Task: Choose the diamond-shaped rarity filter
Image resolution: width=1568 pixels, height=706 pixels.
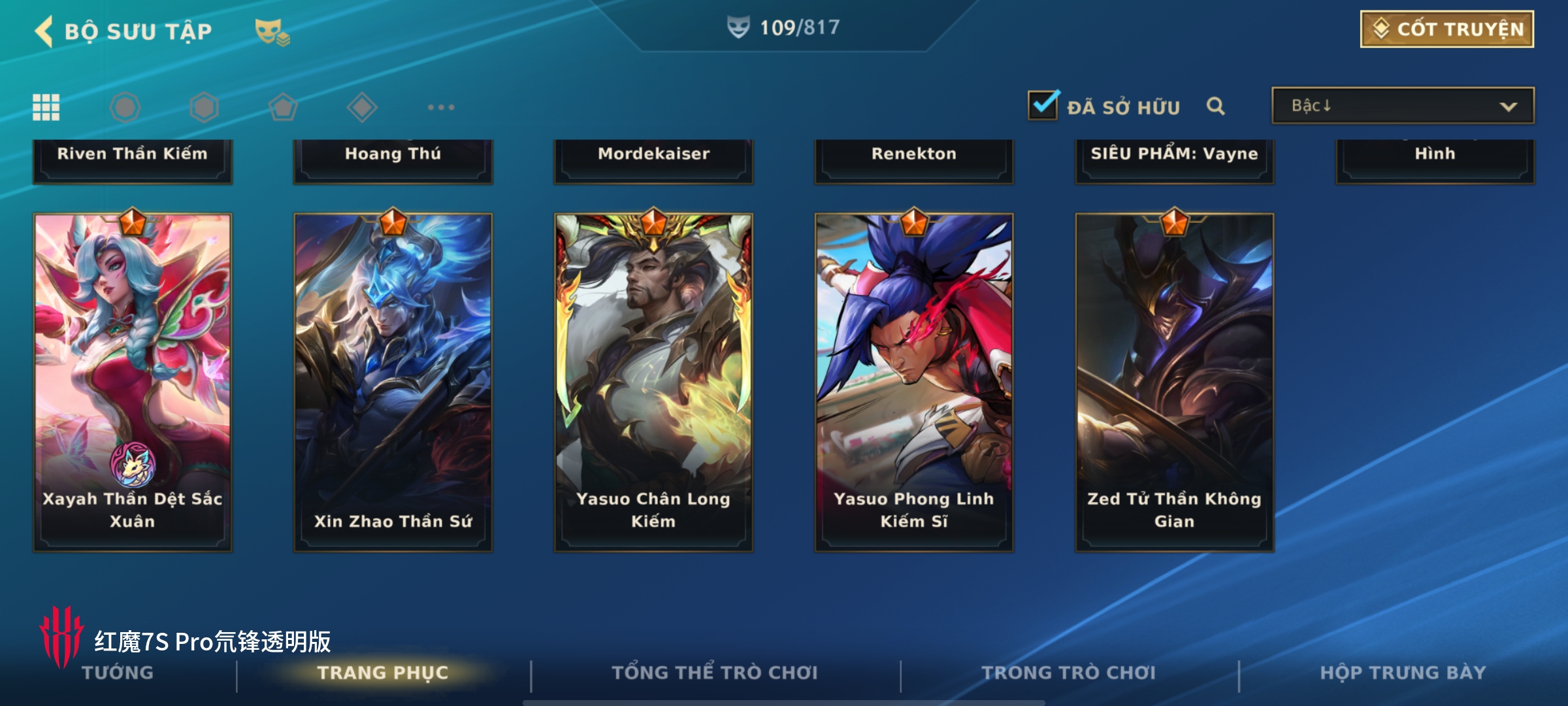Action: pyautogui.click(x=362, y=107)
